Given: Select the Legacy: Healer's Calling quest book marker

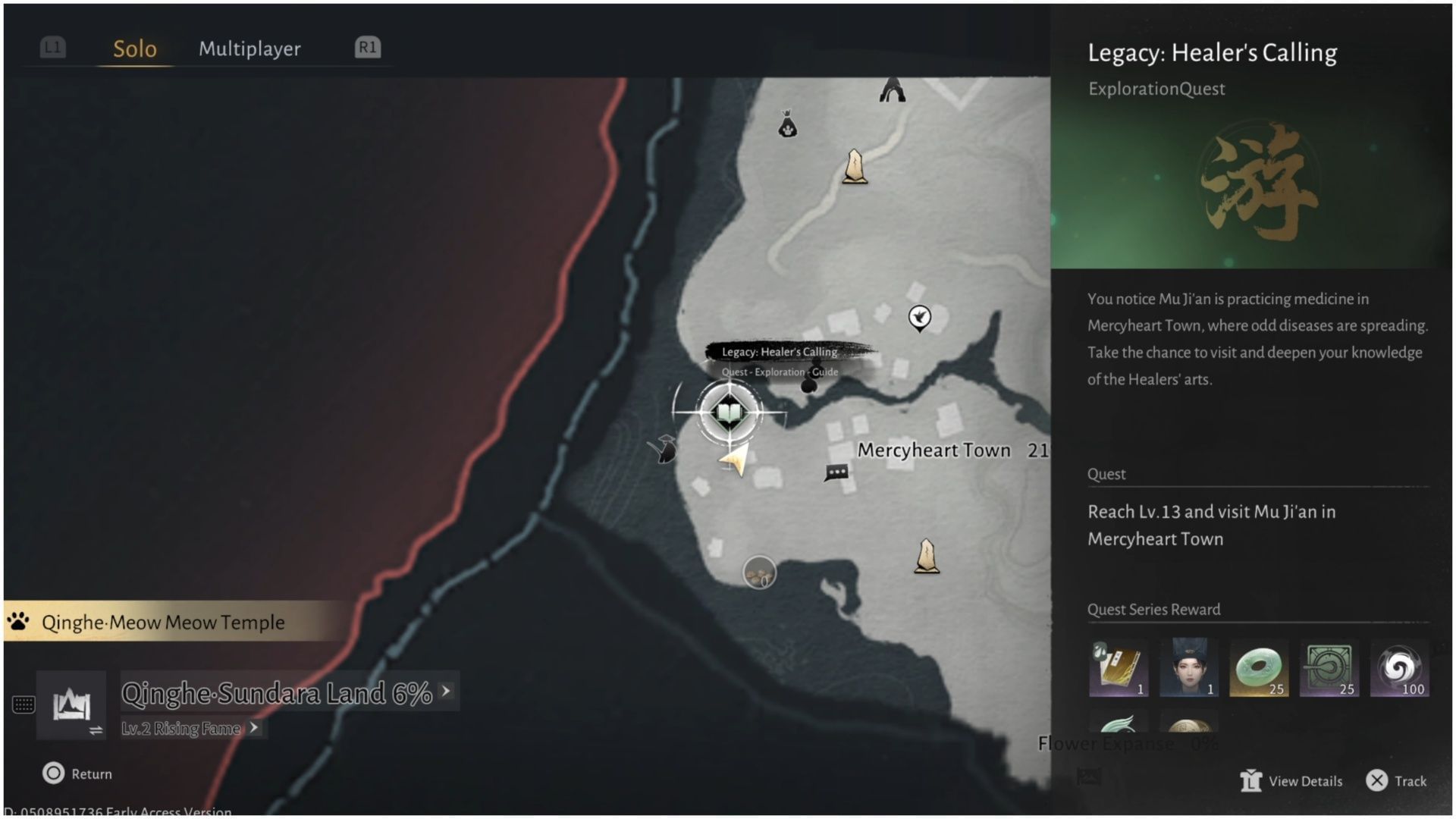Looking at the screenshot, I should click(x=729, y=413).
